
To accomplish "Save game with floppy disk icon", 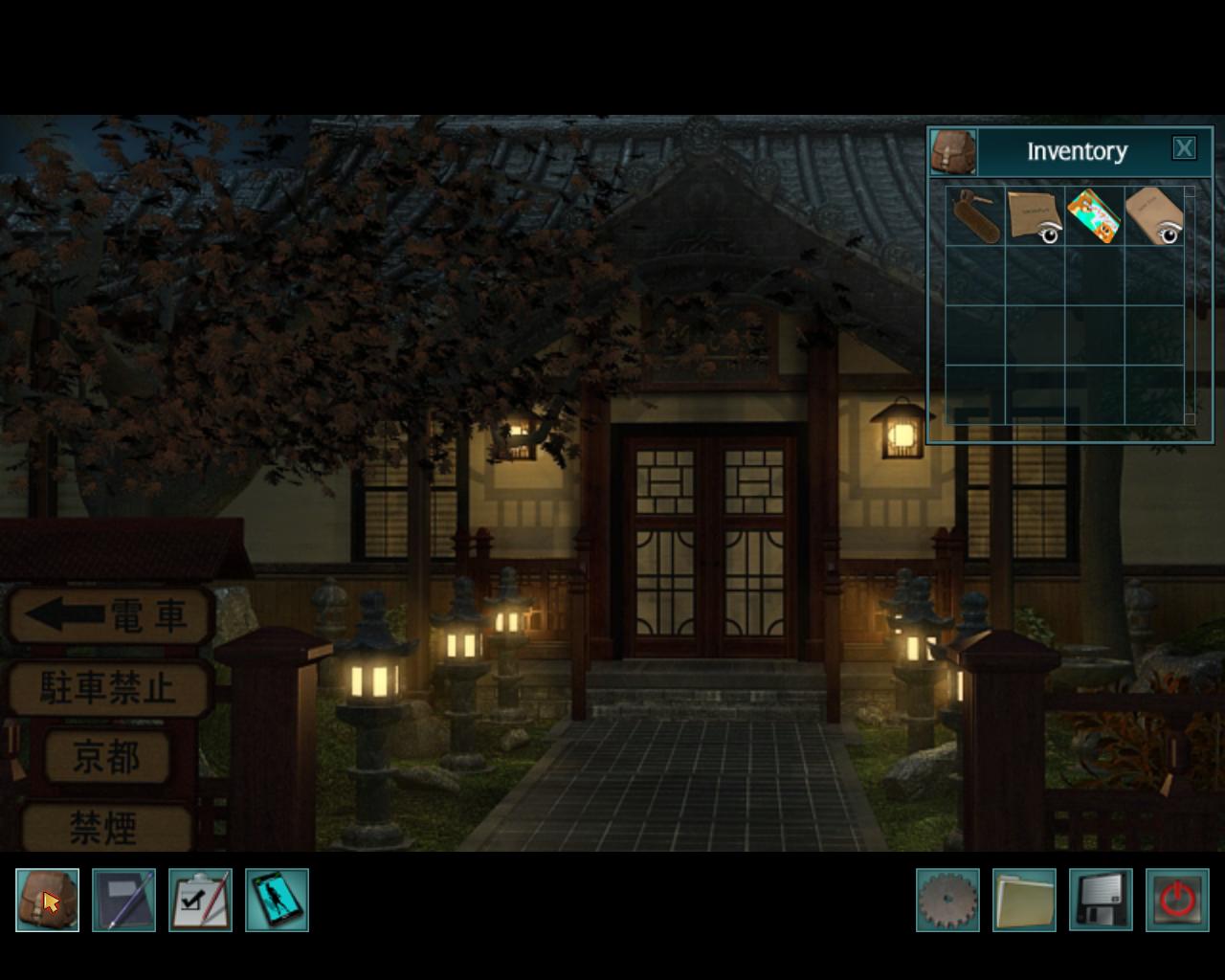I will click(1101, 900).
